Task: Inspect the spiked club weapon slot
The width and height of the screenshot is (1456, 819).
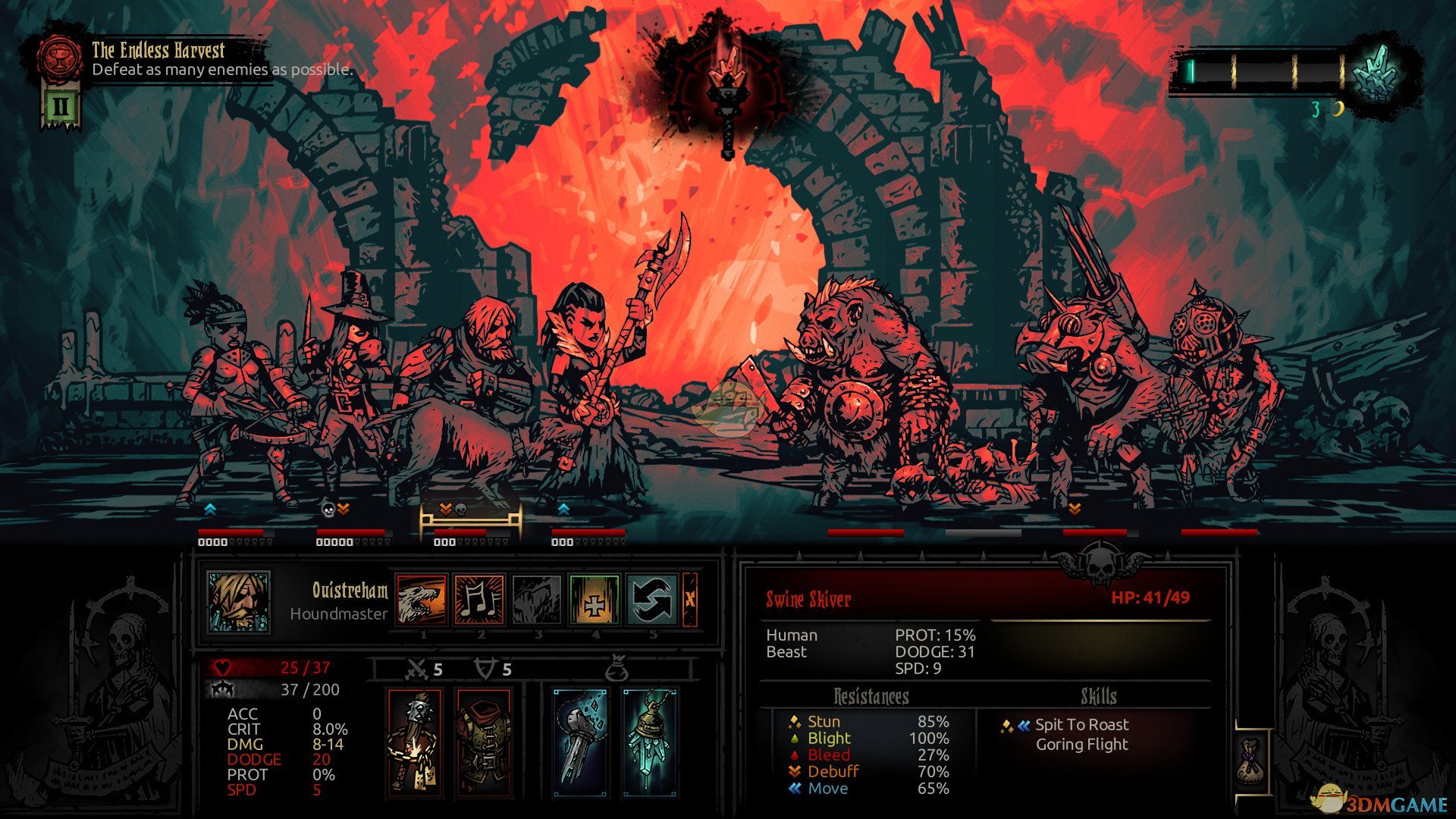Action: [x=415, y=742]
